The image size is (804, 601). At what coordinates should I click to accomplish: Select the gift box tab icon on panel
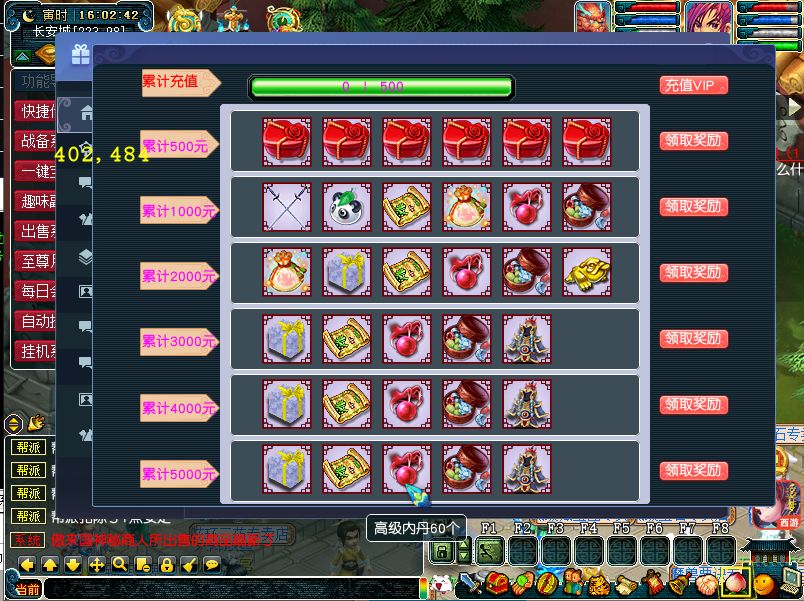coord(80,55)
